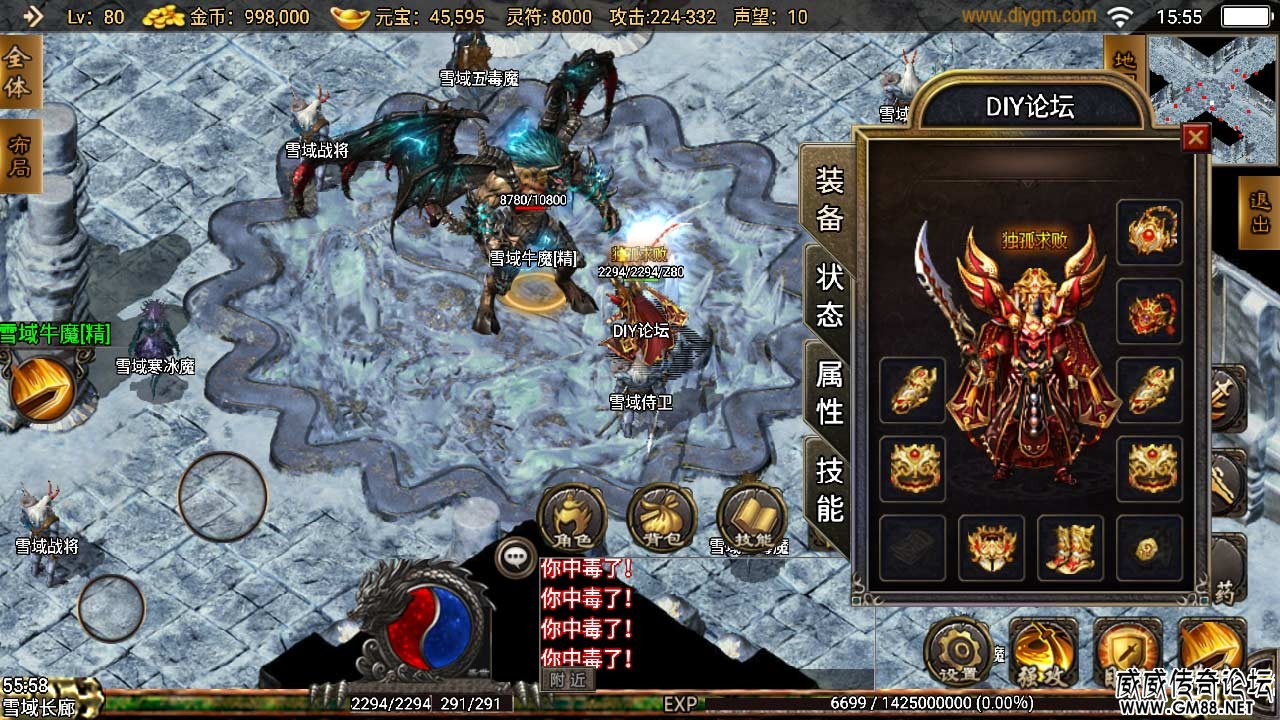
Task: Click the 退出 exit button
Action: tap(1259, 213)
